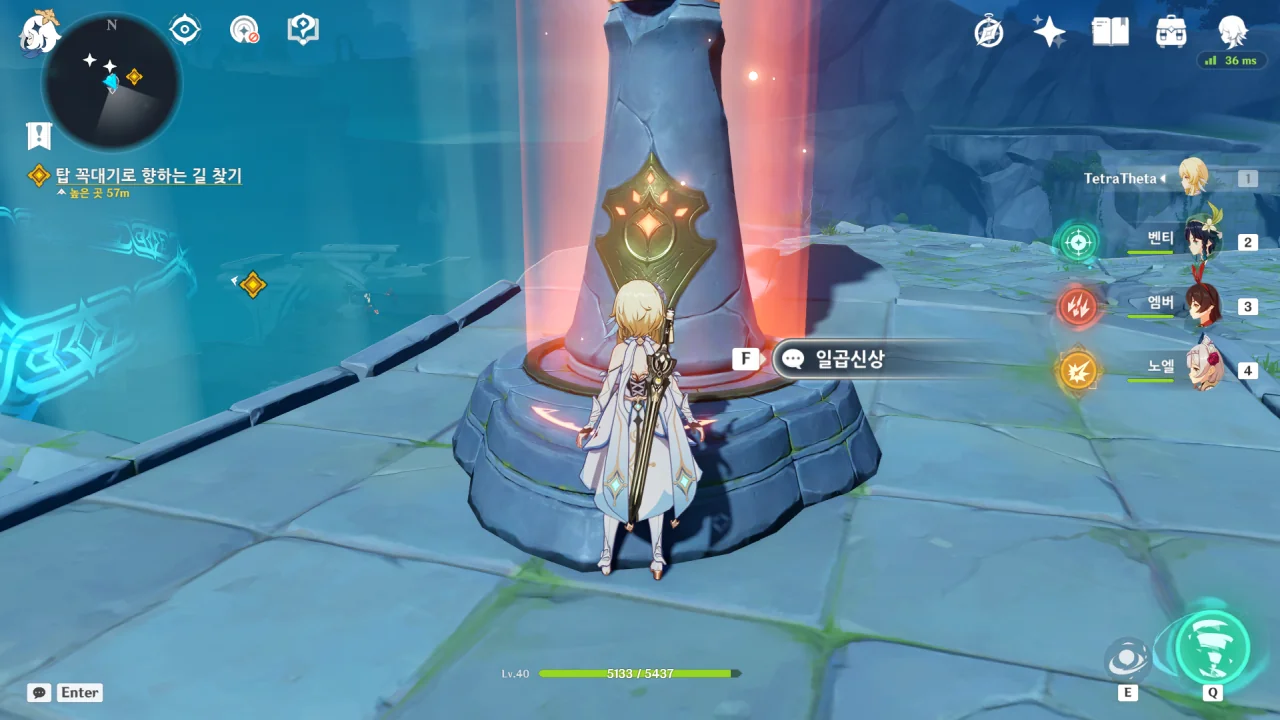The height and width of the screenshot is (720, 1280).
Task: Open the four-pointed star Wish icon
Action: [x=1049, y=32]
